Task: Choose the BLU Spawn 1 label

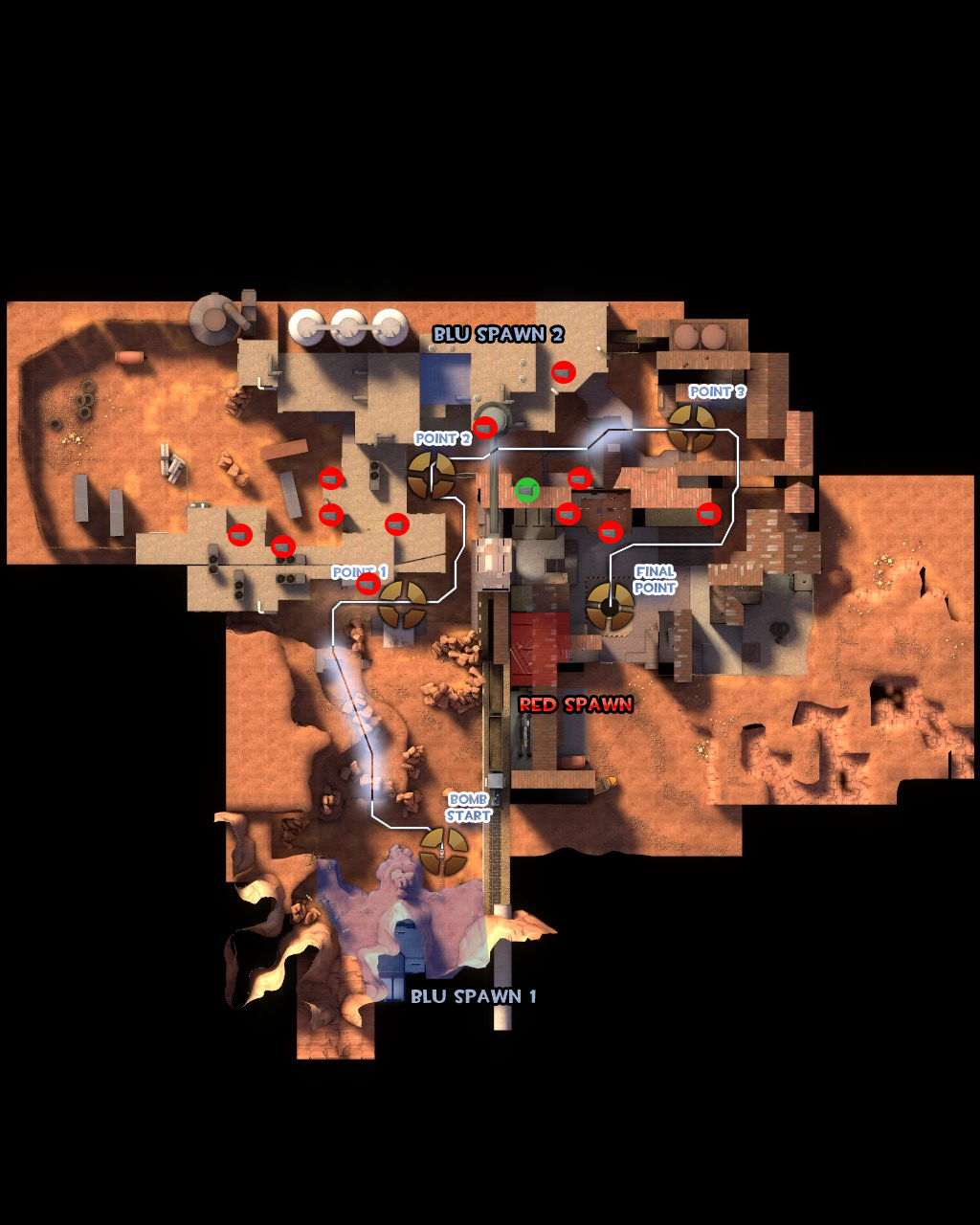Action: (473, 996)
